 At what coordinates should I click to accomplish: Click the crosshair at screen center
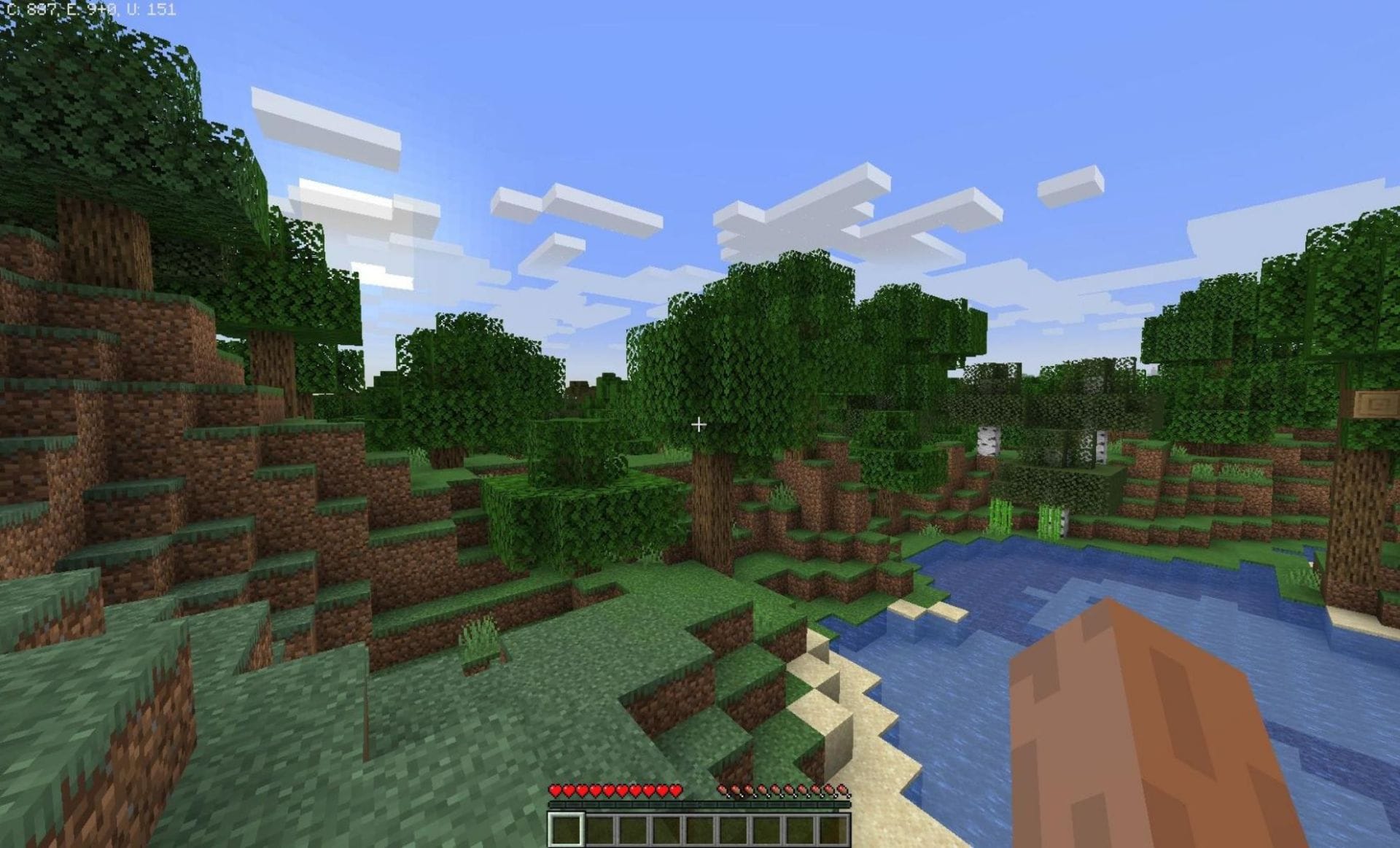(699, 423)
